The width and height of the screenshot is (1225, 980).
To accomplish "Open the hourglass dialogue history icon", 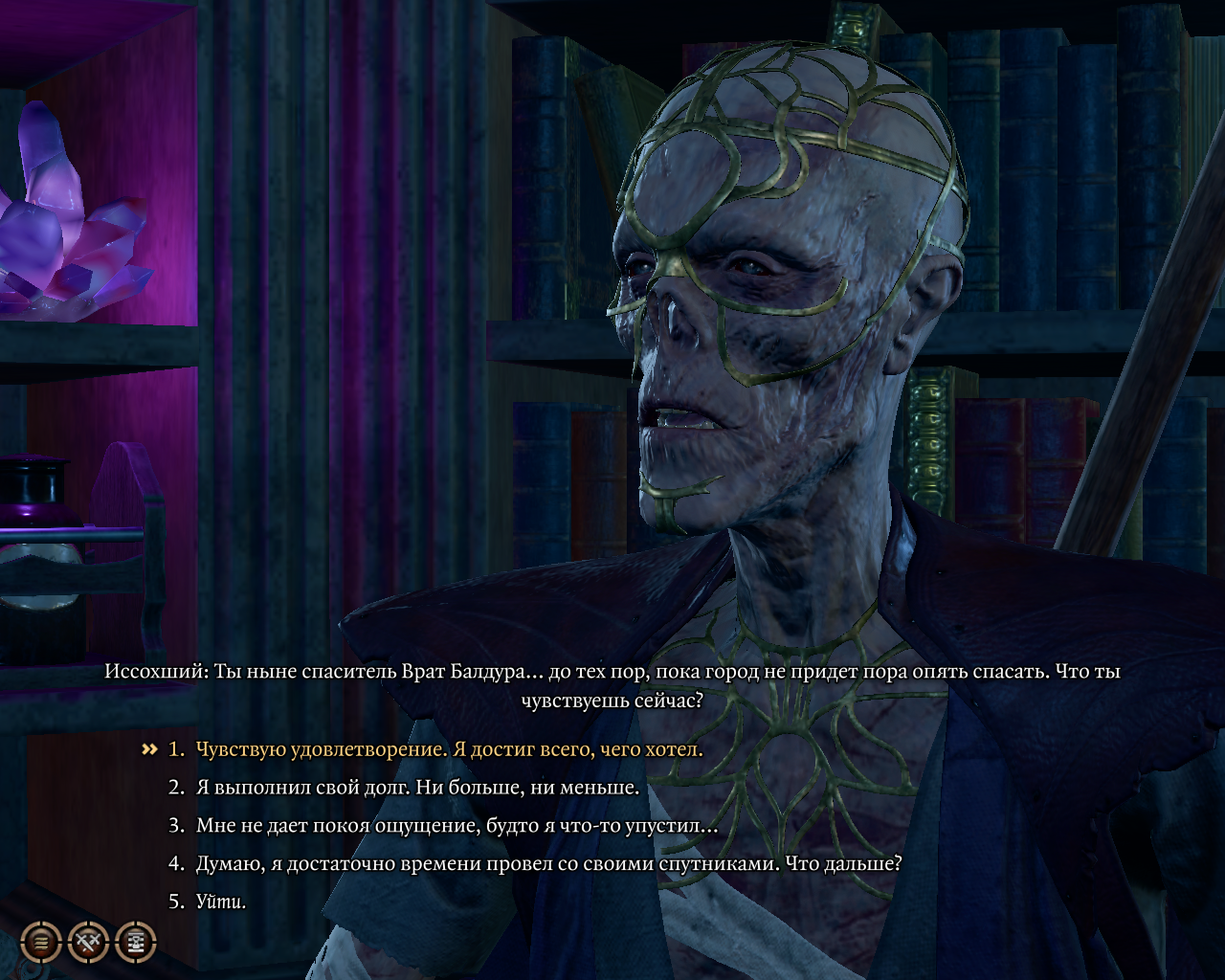I will pos(136,943).
